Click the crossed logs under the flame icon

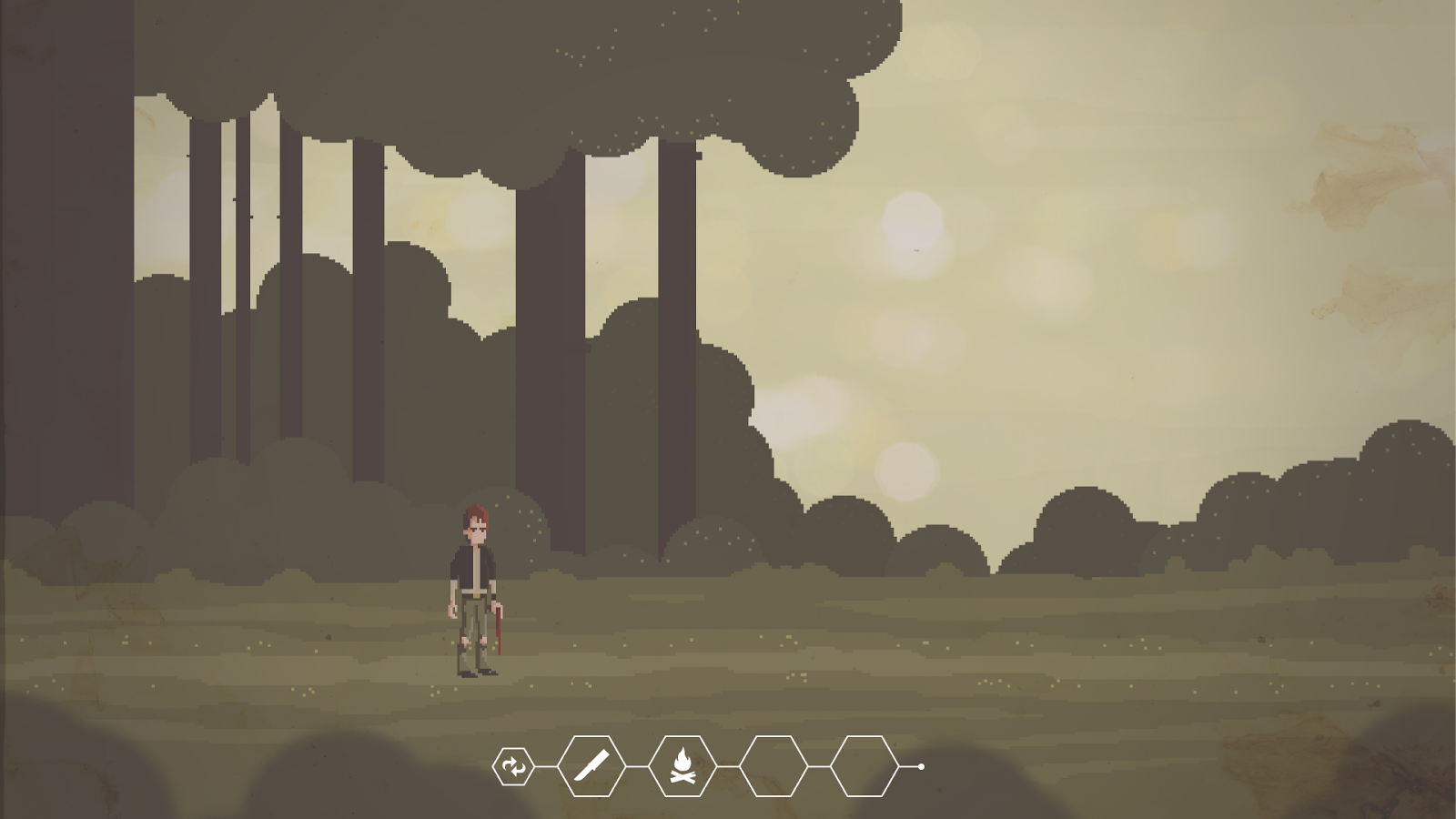click(x=682, y=776)
